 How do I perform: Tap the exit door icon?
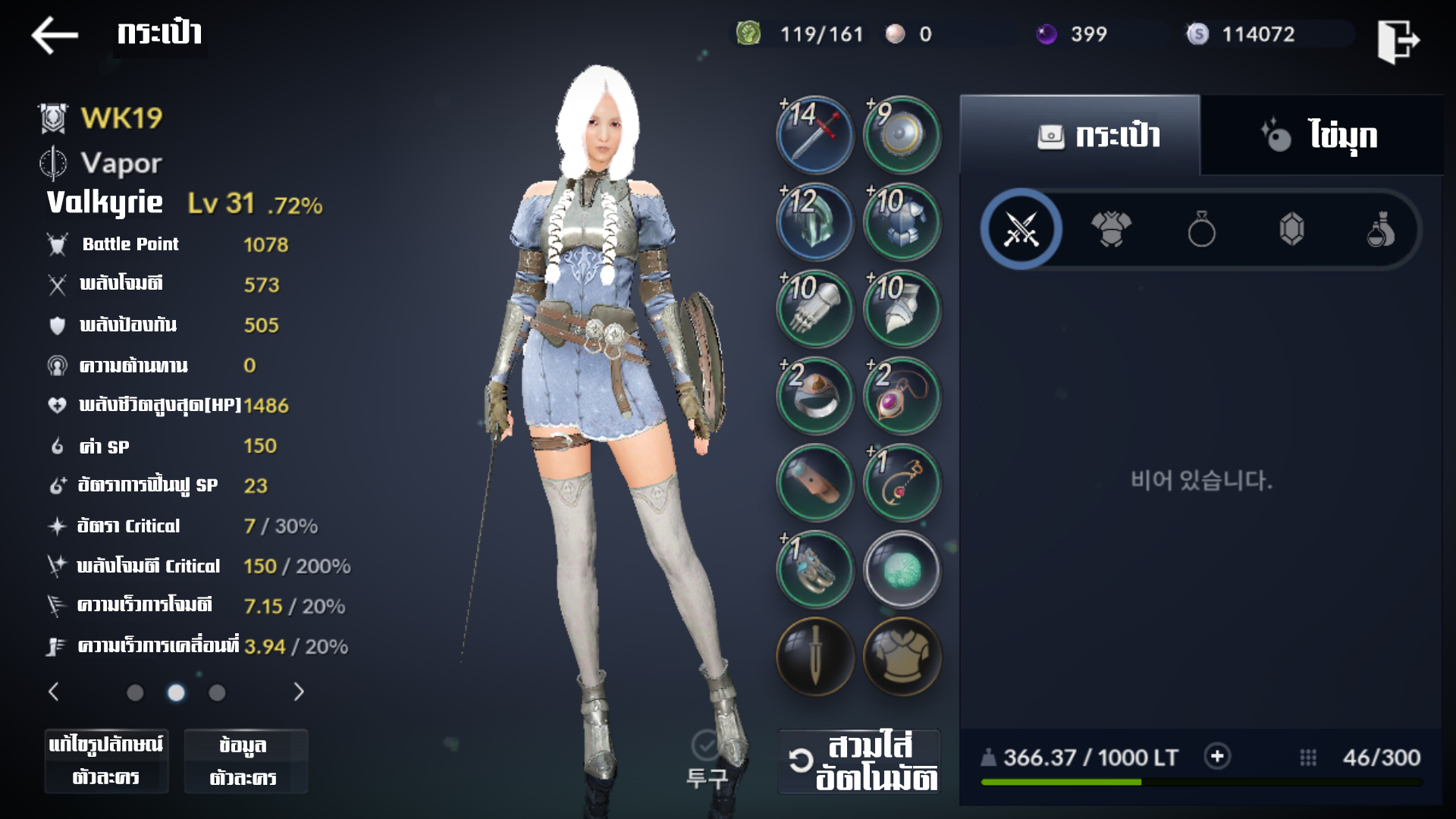pos(1398,40)
